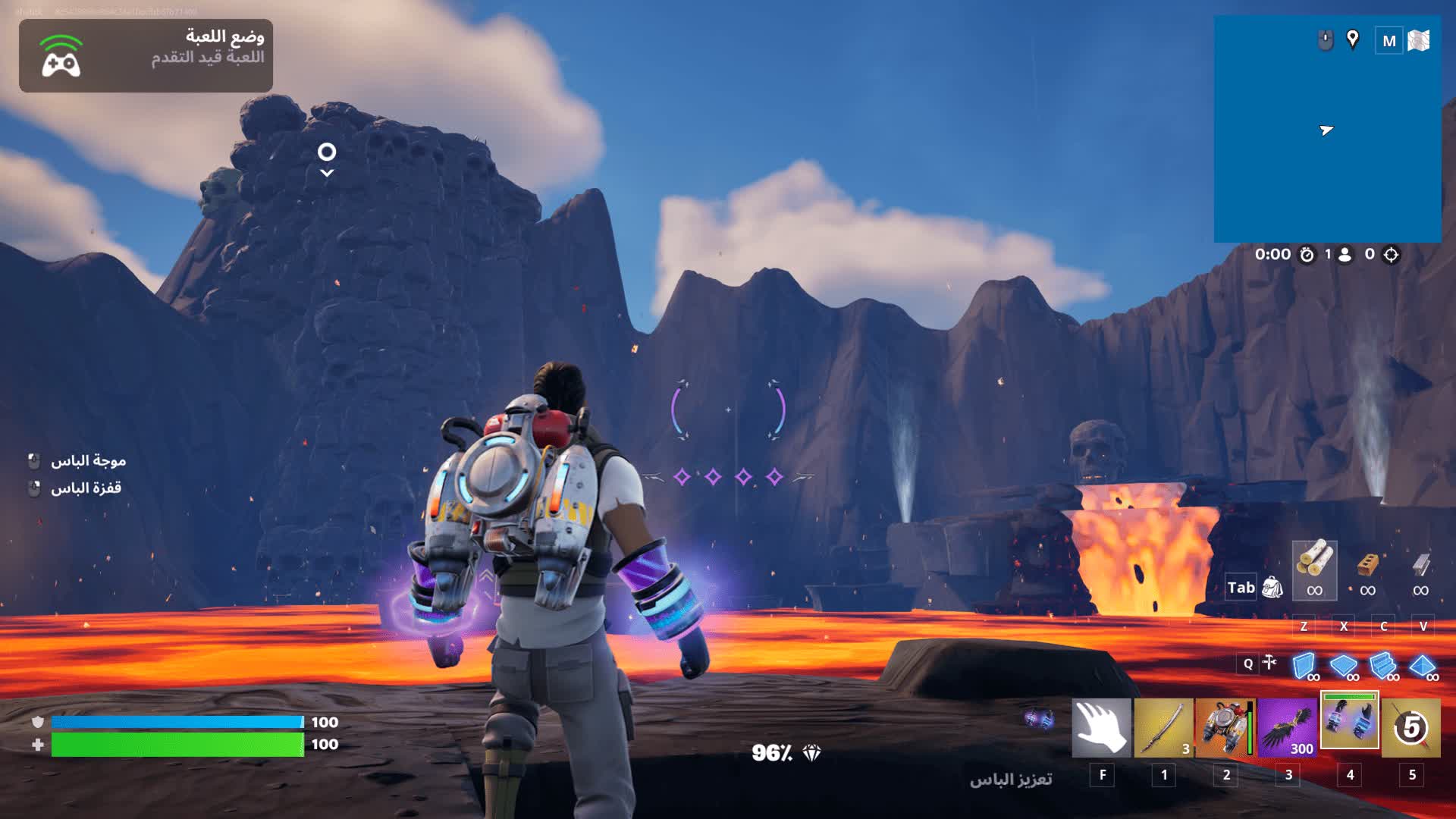The height and width of the screenshot is (819, 1456).
Task: Switch to build mode tools icon
Action: (x=1269, y=664)
